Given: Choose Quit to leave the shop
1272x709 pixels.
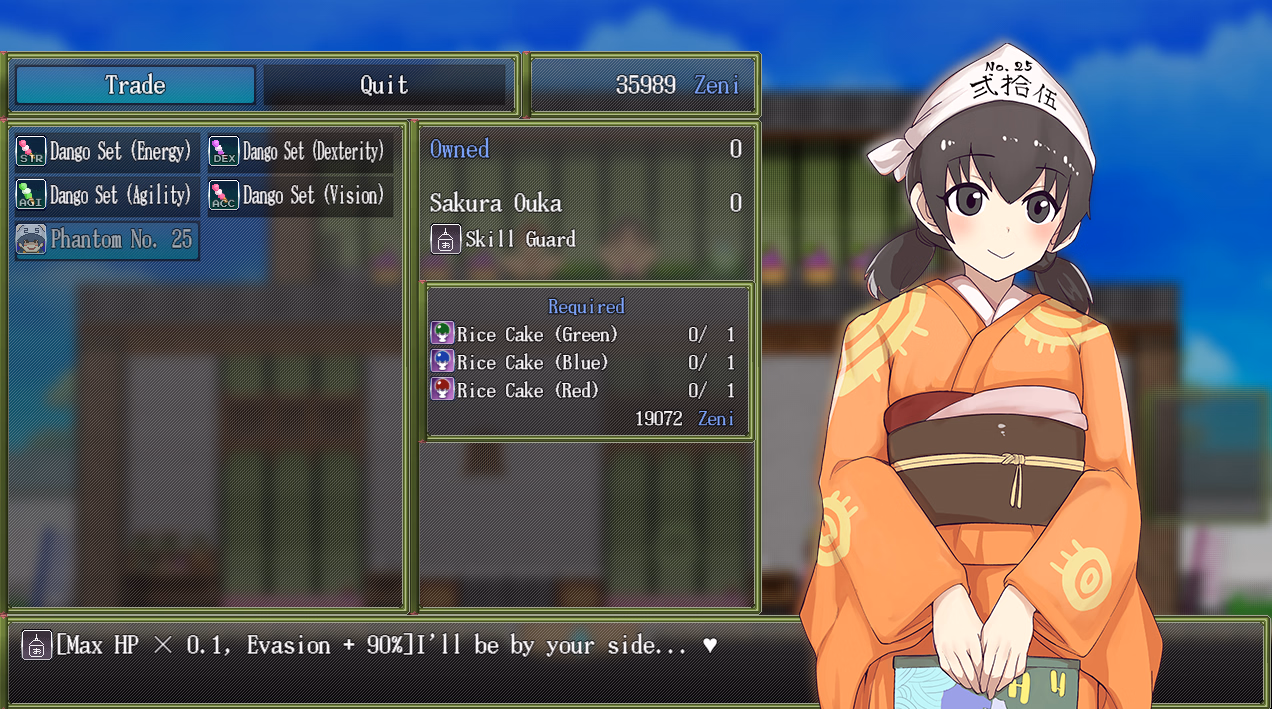Looking at the screenshot, I should tap(384, 85).
